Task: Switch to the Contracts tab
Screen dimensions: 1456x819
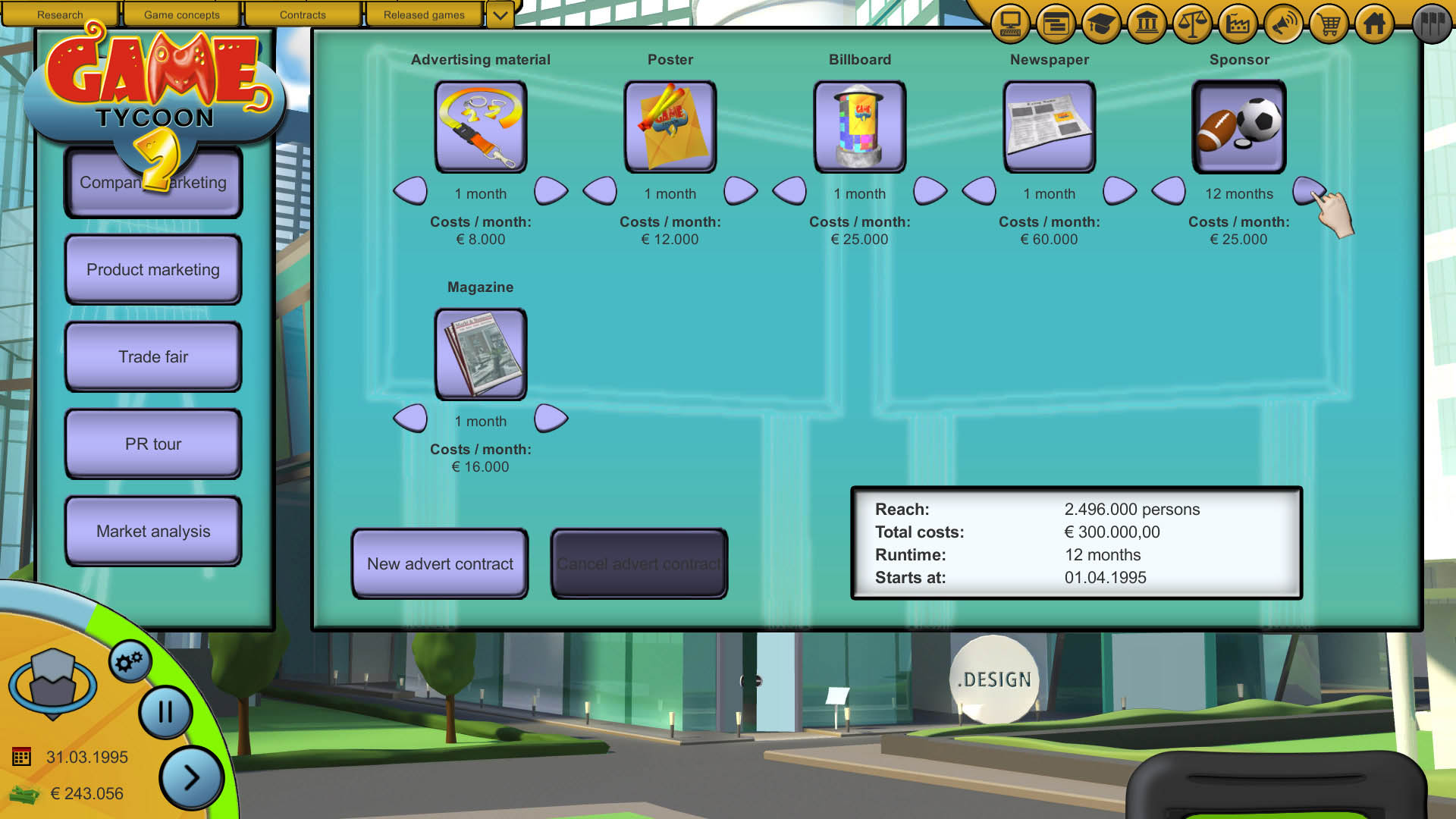Action: 303,14
